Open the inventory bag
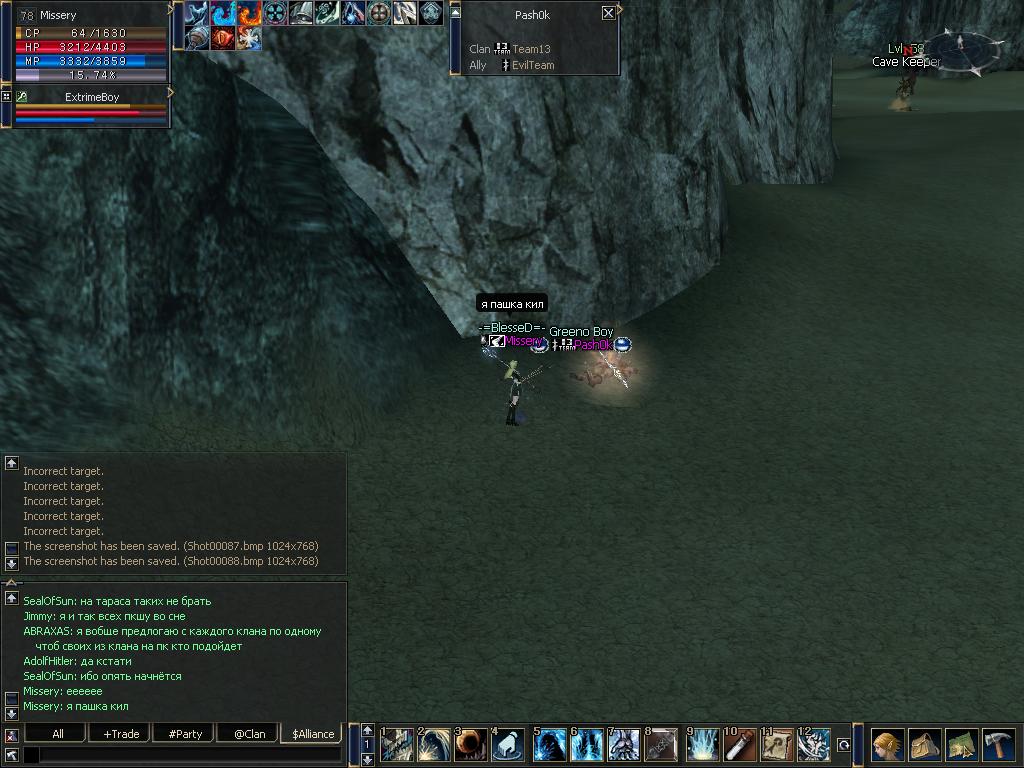1024x768 pixels. (x=925, y=745)
